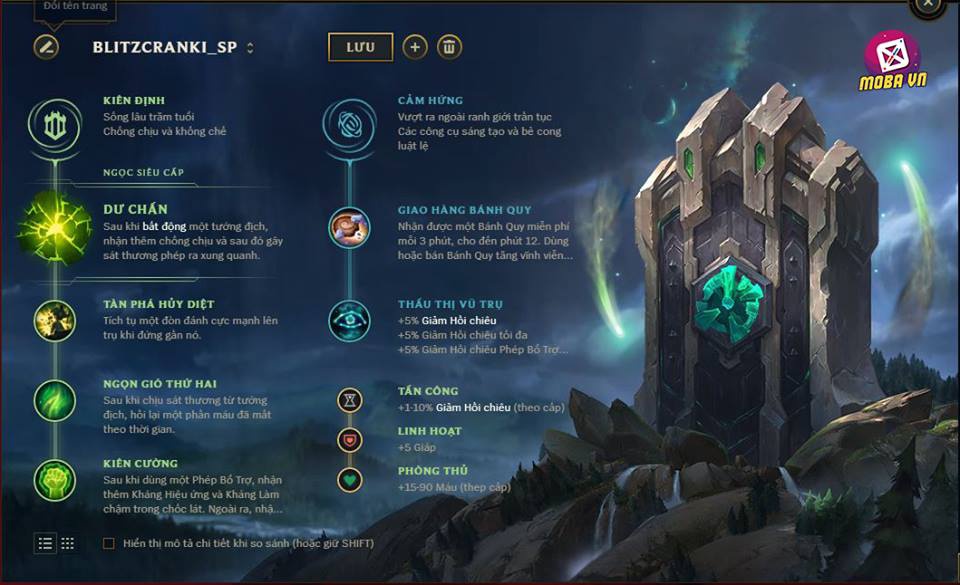Image resolution: width=960 pixels, height=585 pixels.
Task: Create a new rune page with the plus button
Action: 415,47
